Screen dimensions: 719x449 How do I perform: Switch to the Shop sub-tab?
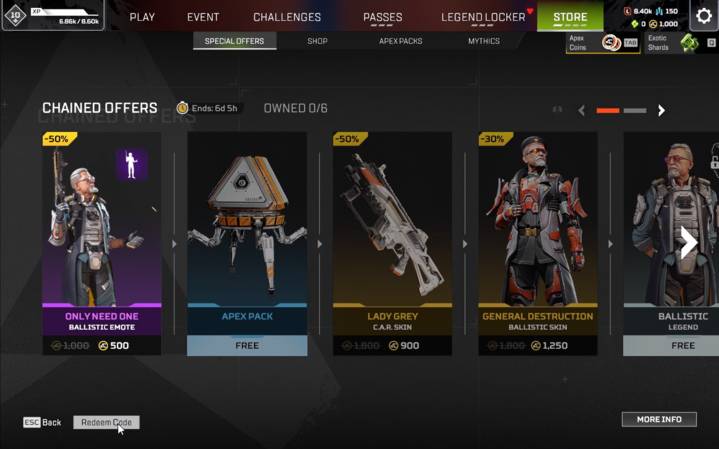point(317,42)
